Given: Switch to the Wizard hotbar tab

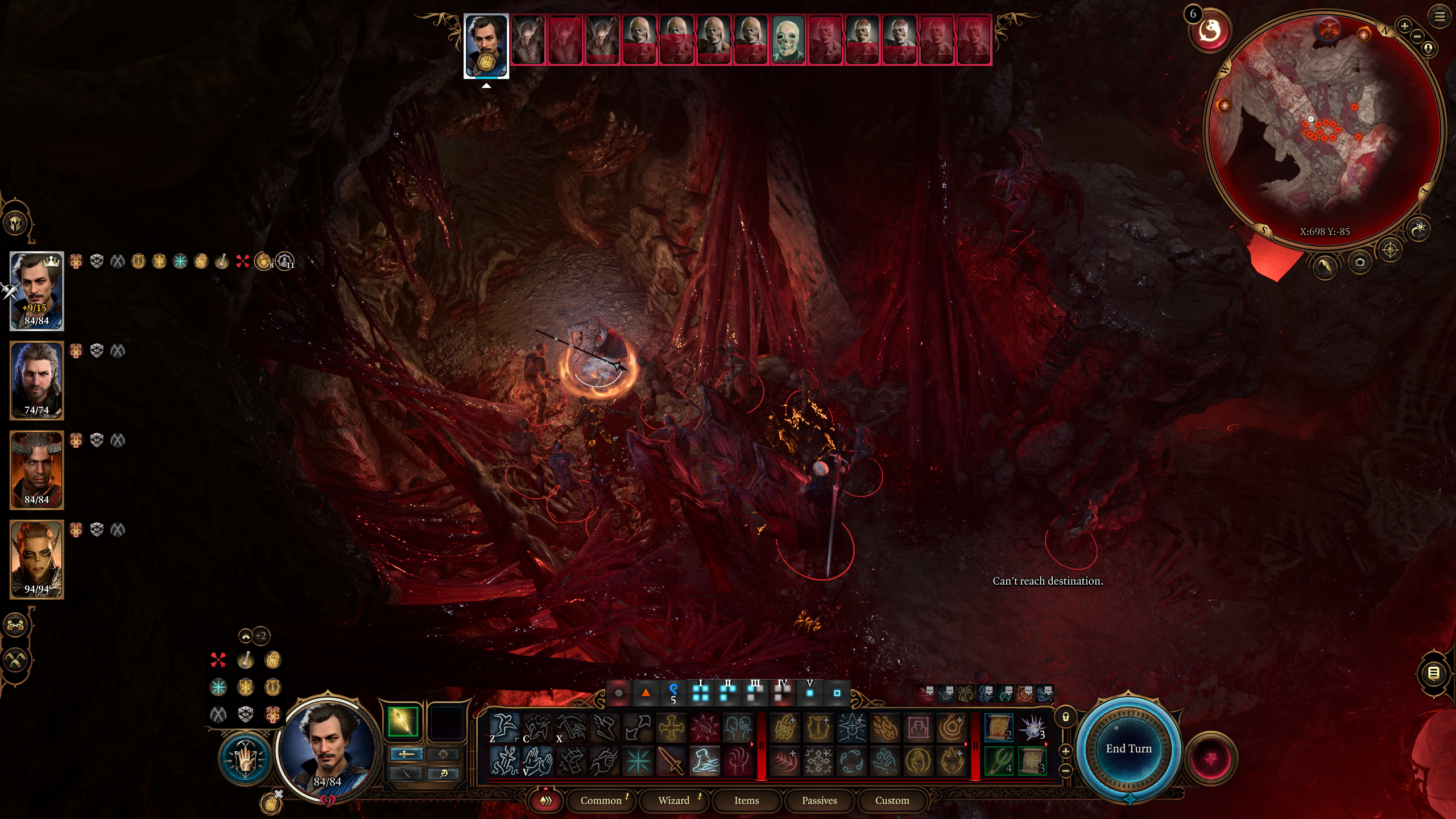Looking at the screenshot, I should pyautogui.click(x=673, y=800).
